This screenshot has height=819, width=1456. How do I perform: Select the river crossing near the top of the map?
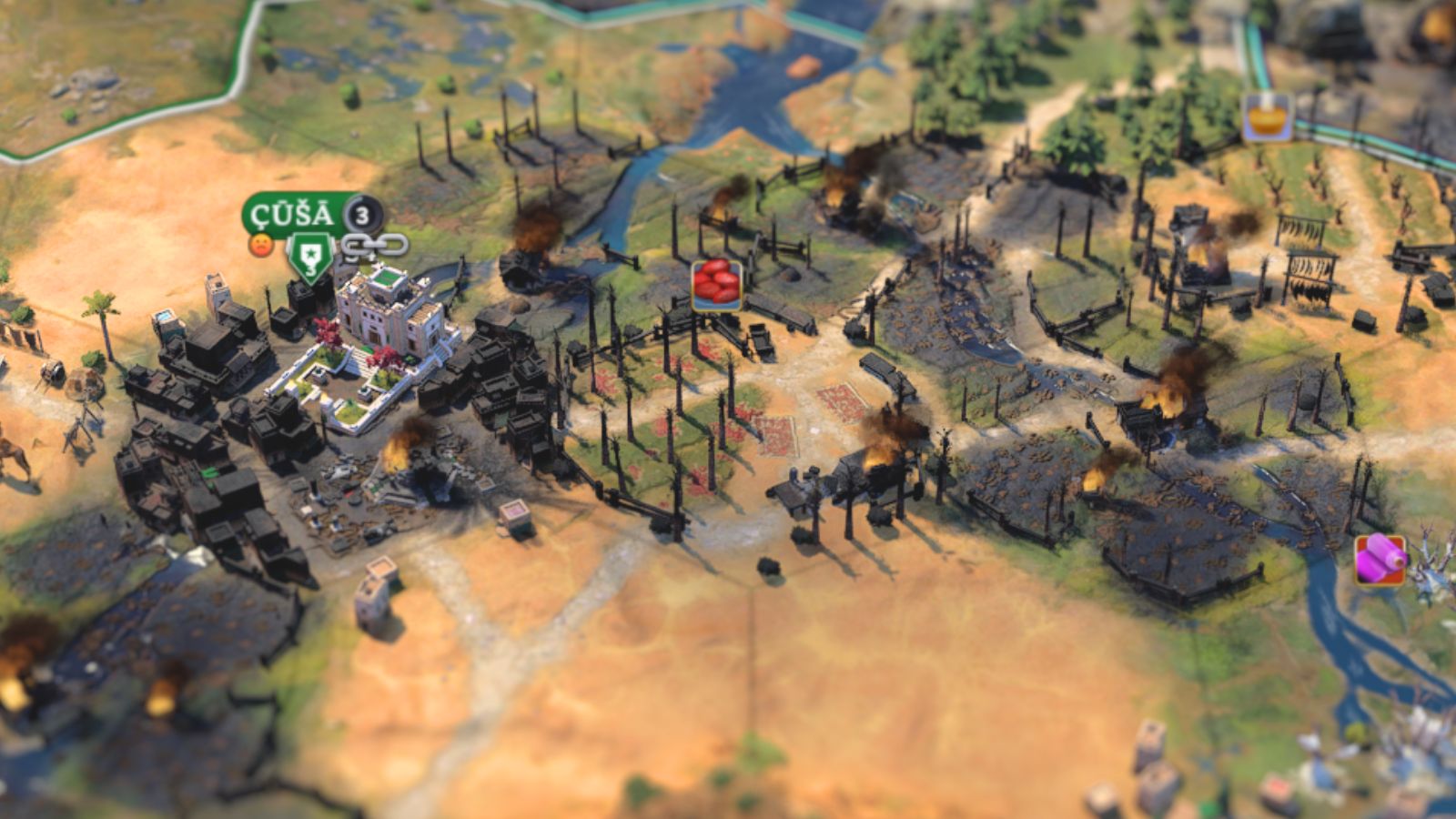[x=755, y=91]
